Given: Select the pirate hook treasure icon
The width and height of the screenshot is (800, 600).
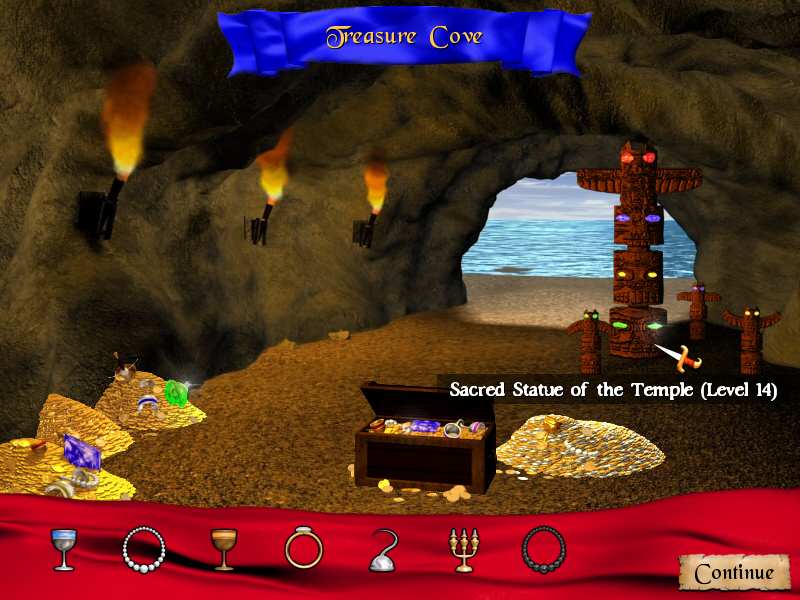Looking at the screenshot, I should click(x=383, y=550).
